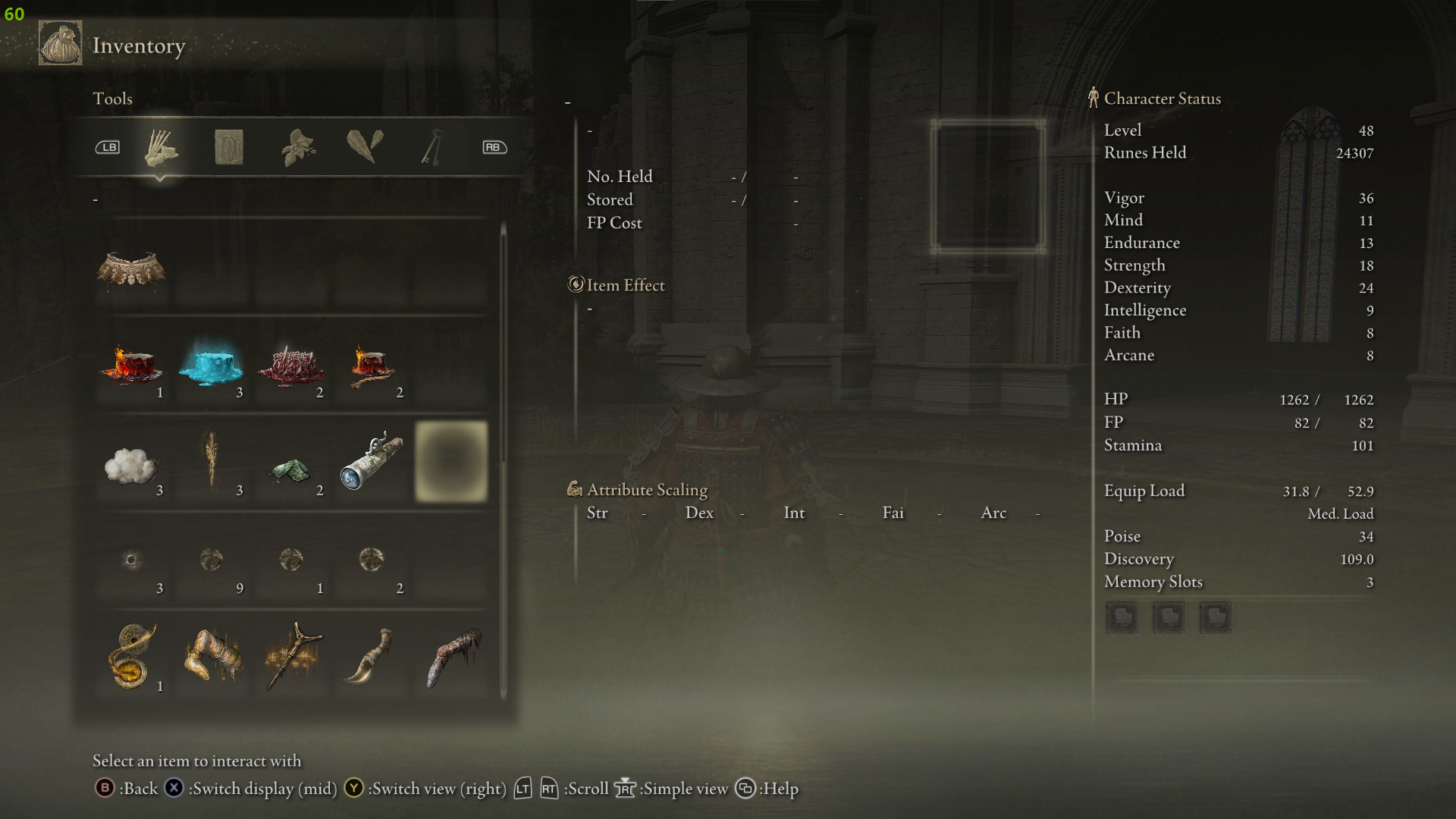
Task: Select the Tools skeletal hand tab
Action: (x=161, y=147)
